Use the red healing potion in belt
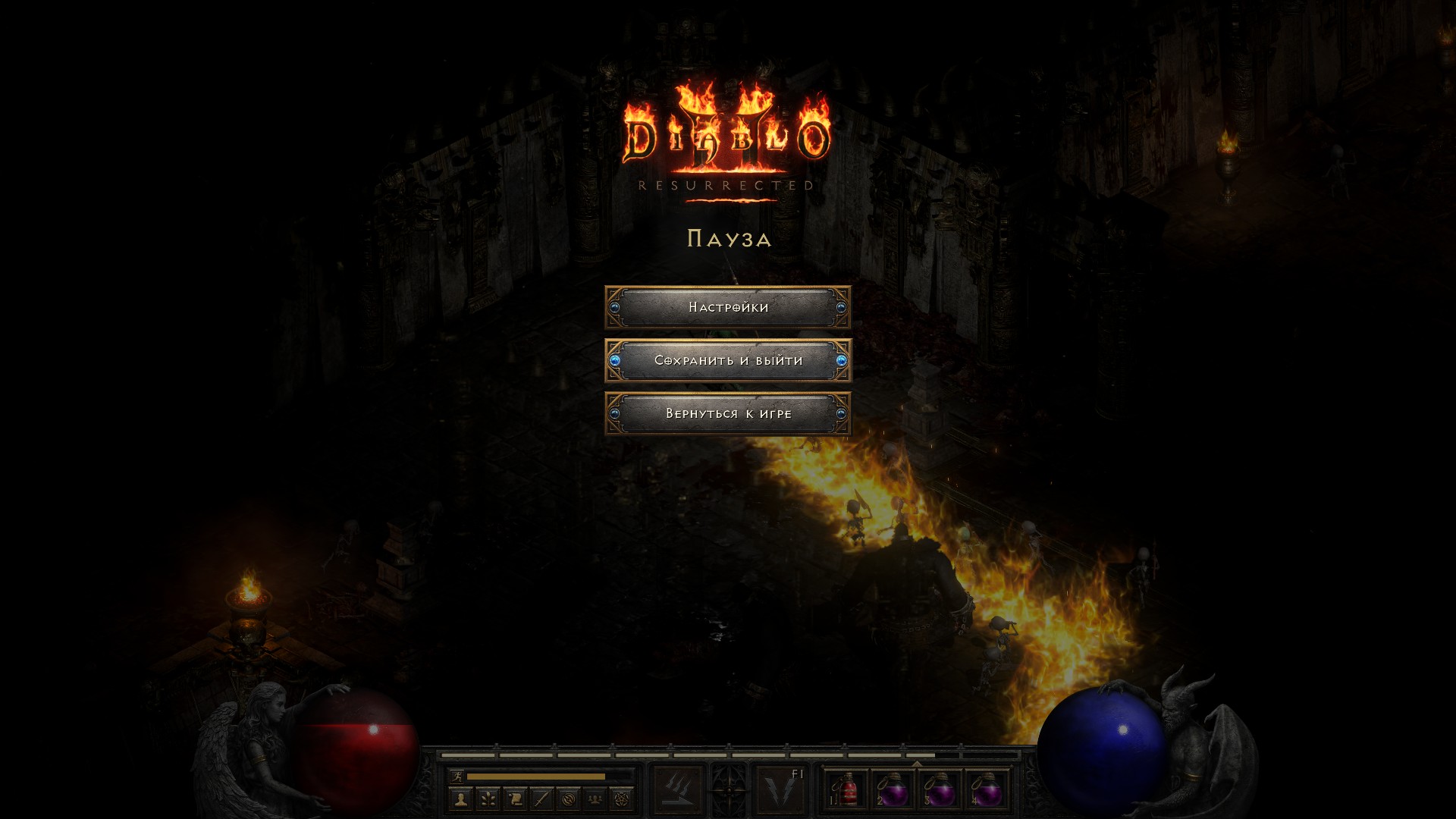The width and height of the screenshot is (1456, 819). coord(847,789)
